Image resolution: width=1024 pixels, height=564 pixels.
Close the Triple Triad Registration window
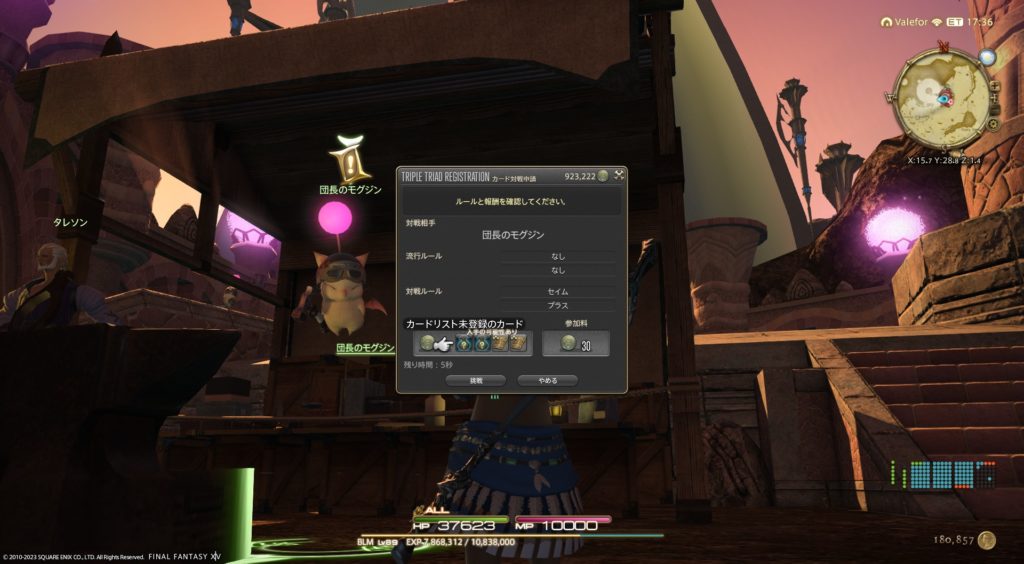pyautogui.click(x=619, y=176)
